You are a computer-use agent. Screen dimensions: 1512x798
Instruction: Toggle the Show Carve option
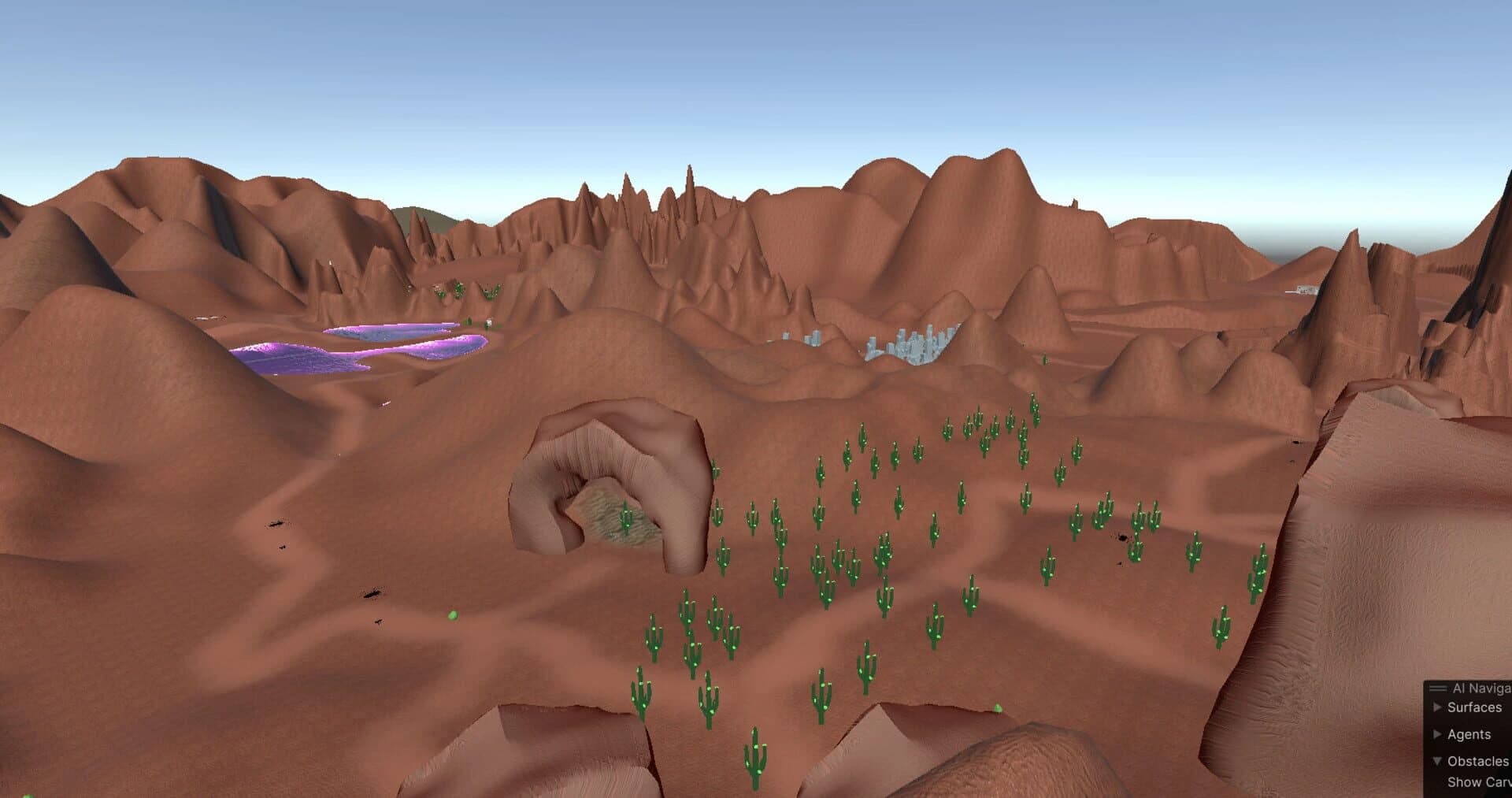(x=1479, y=782)
